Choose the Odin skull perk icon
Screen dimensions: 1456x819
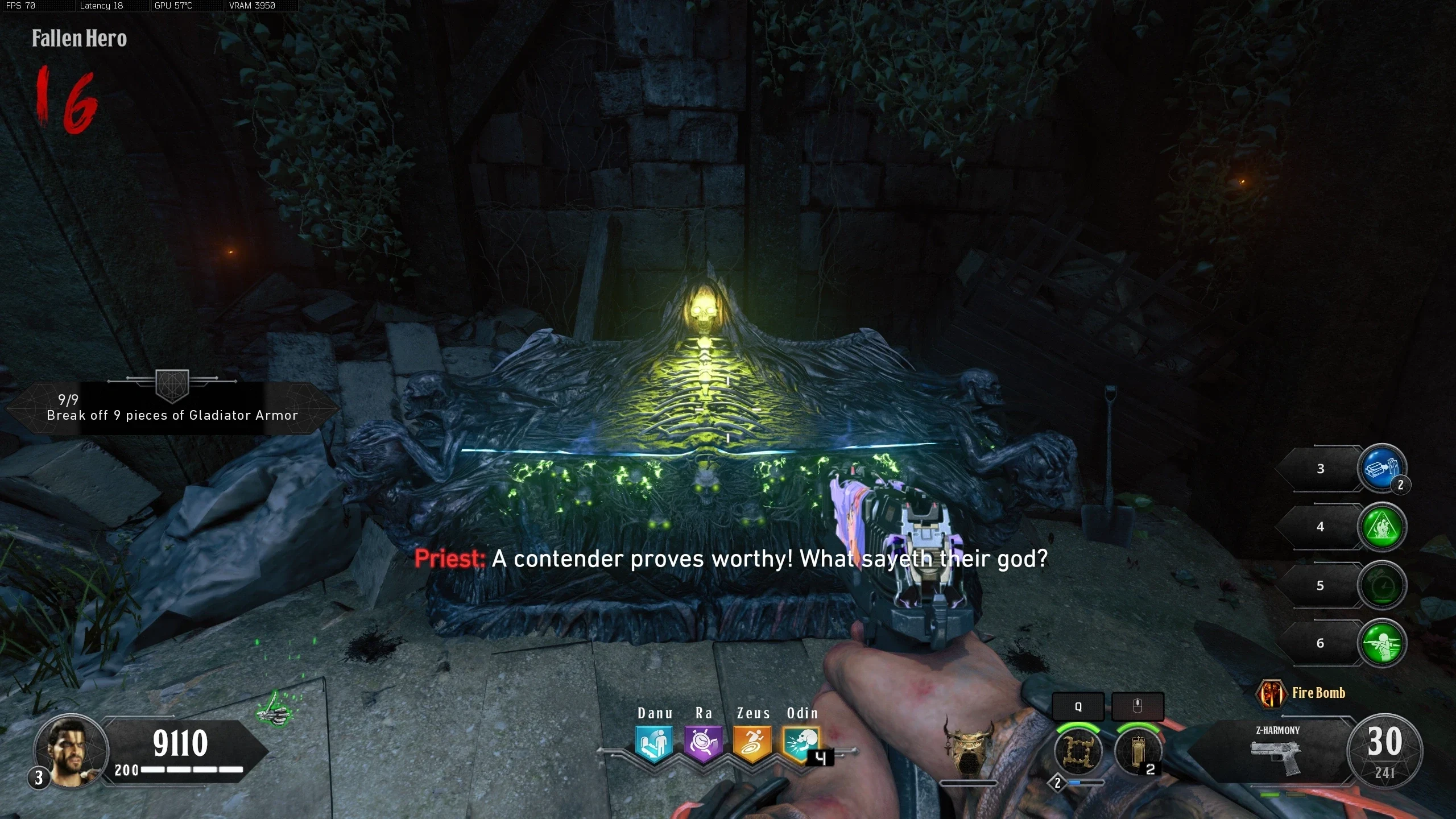click(801, 744)
